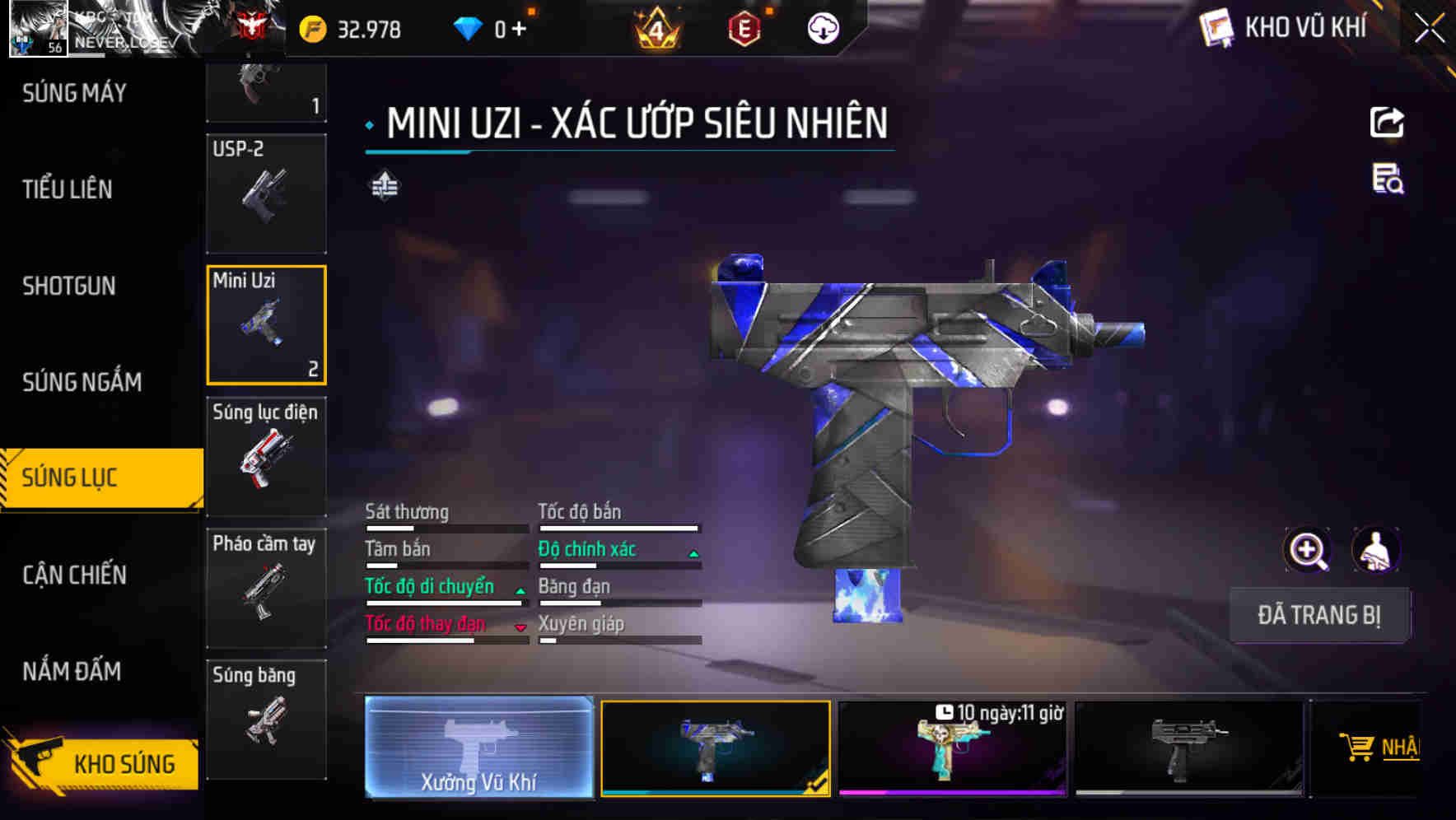The height and width of the screenshot is (820, 1456).
Task: Click the red E event badge icon
Action: [x=745, y=30]
